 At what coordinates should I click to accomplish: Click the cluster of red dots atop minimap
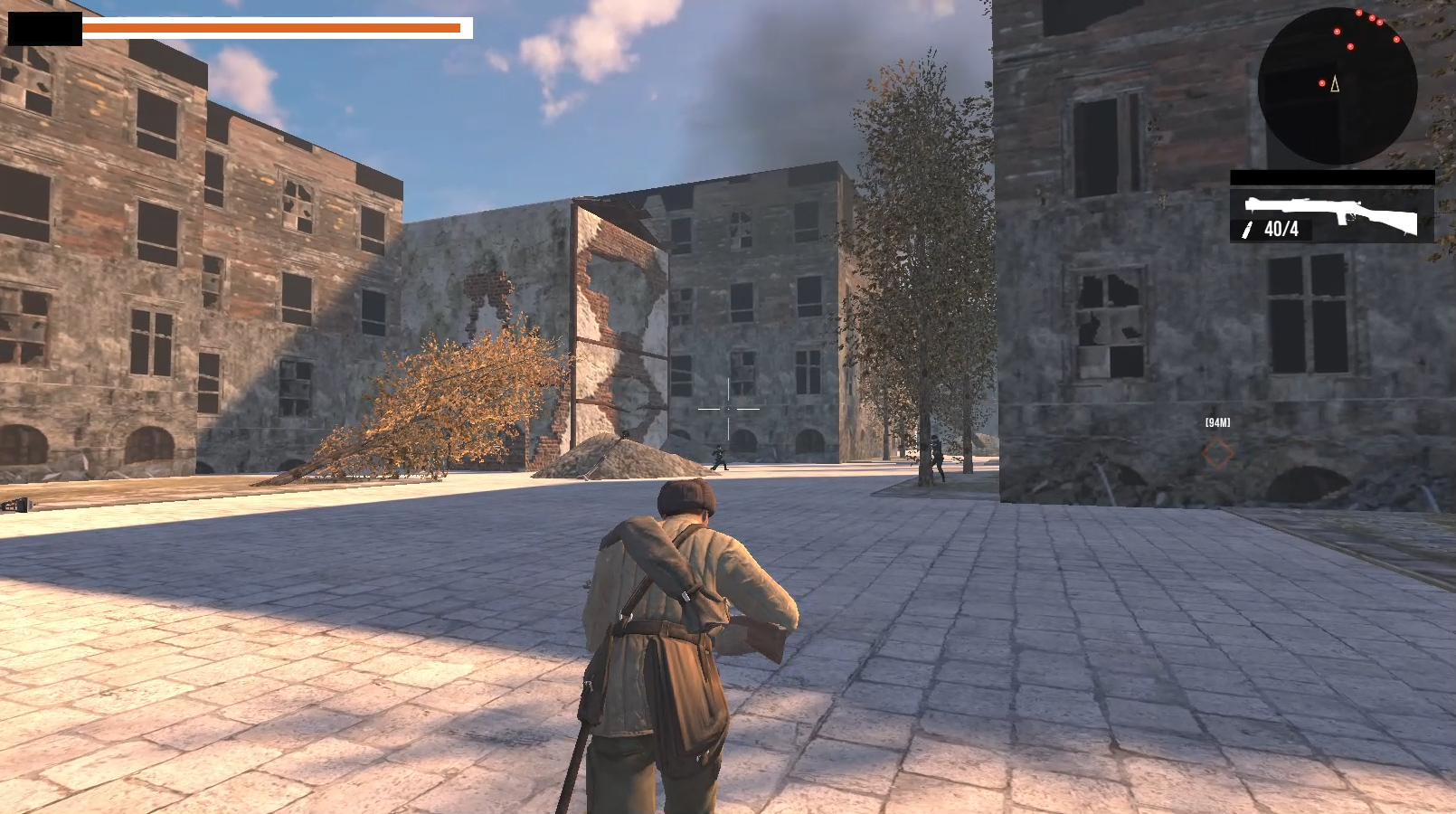[x=1372, y=18]
